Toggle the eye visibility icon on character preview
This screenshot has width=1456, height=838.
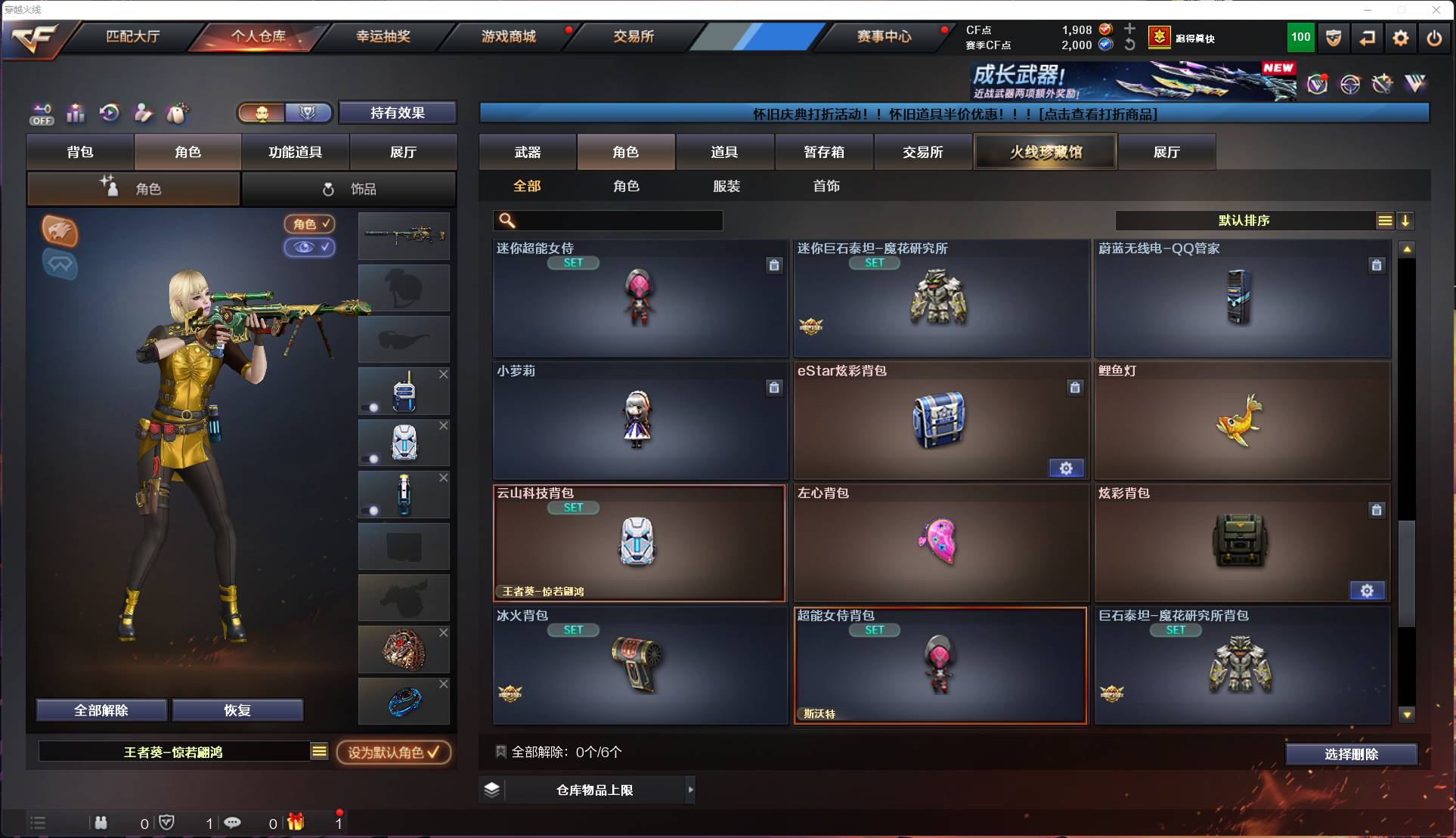[309, 248]
